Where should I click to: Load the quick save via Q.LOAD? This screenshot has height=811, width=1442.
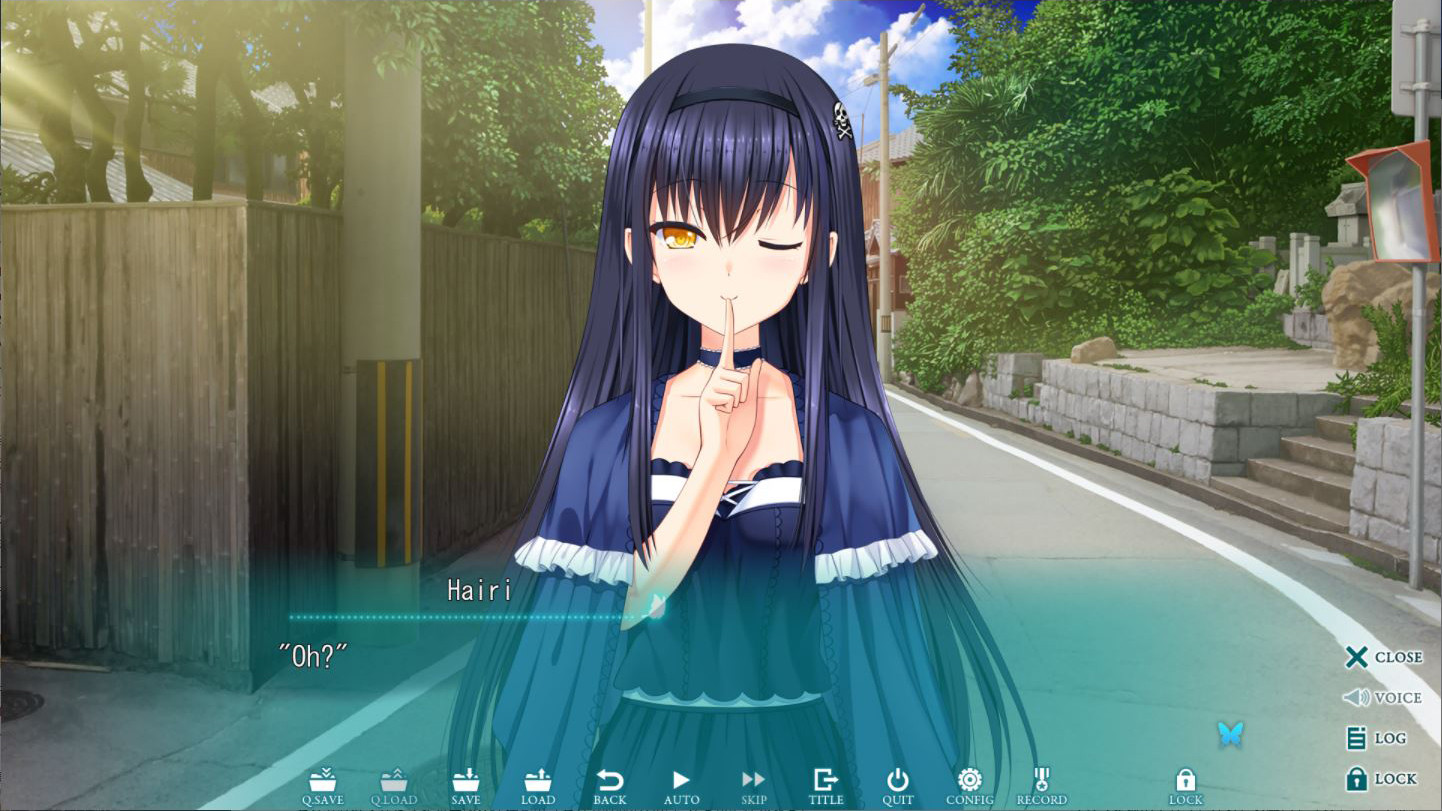pos(396,785)
